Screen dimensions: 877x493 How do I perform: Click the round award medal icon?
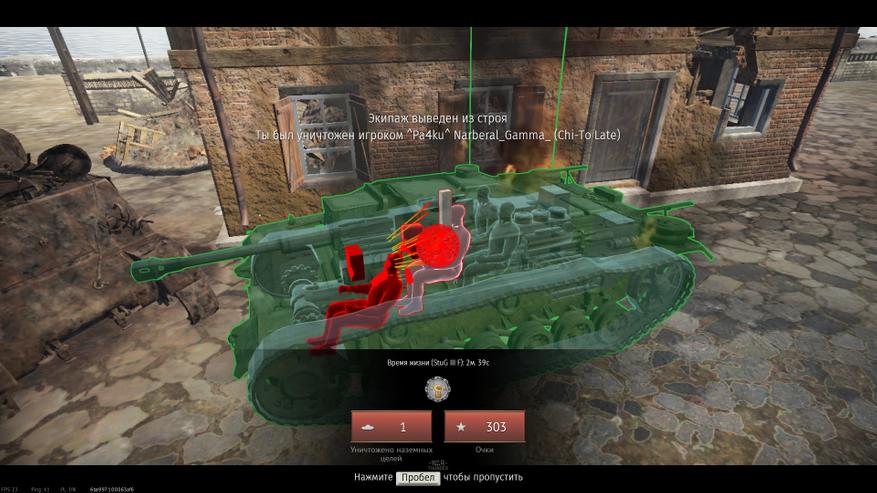(x=438, y=388)
